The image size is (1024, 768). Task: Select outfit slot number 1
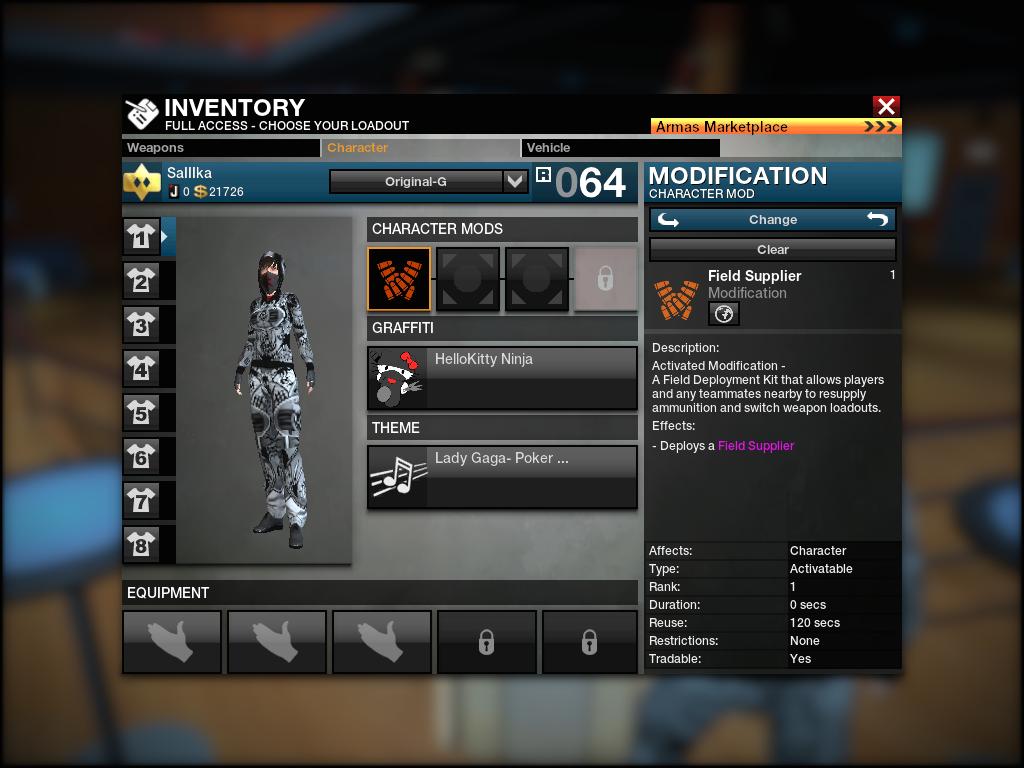(141, 237)
